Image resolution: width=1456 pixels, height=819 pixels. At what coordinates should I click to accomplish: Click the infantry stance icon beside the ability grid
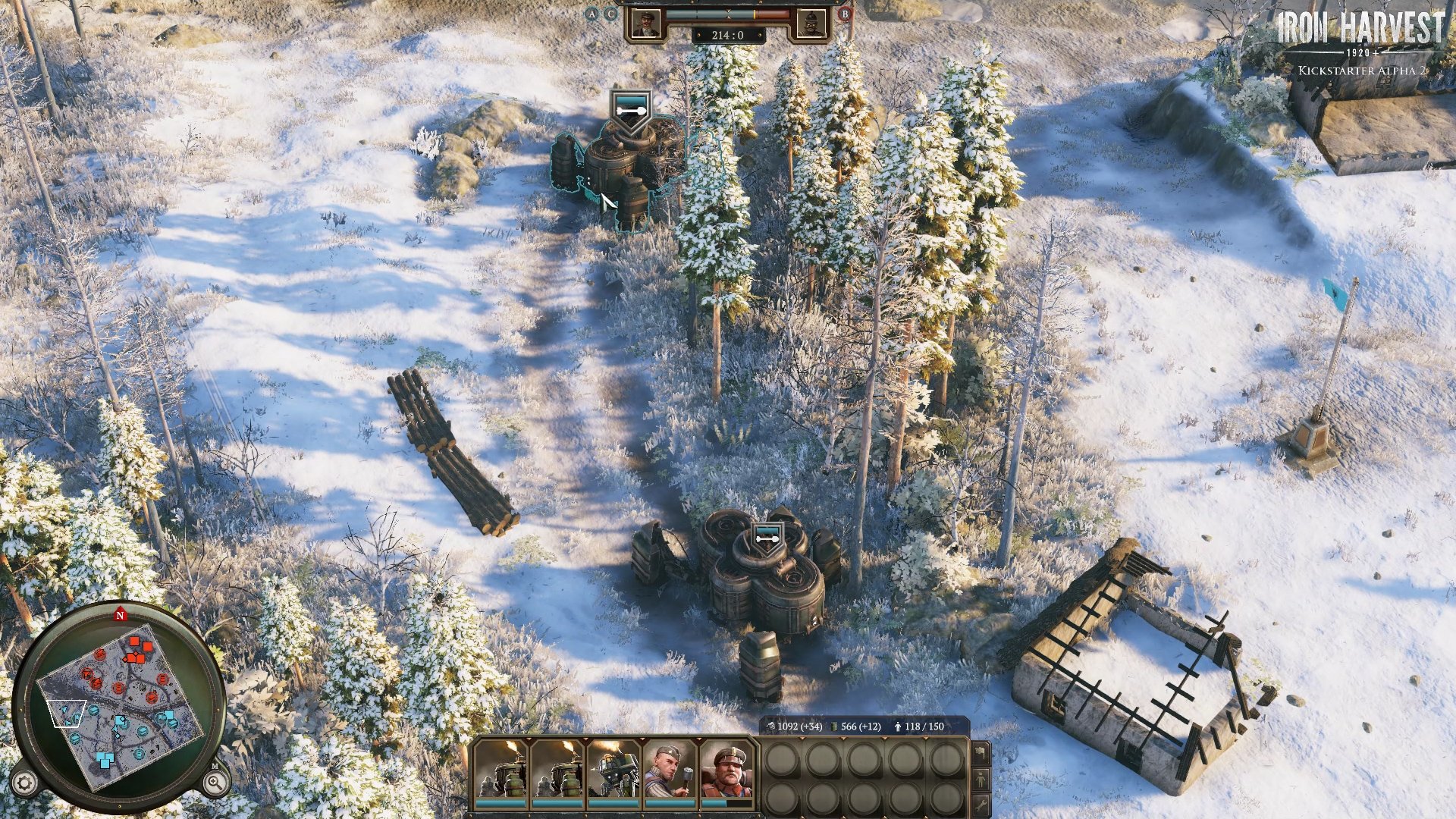[981, 778]
